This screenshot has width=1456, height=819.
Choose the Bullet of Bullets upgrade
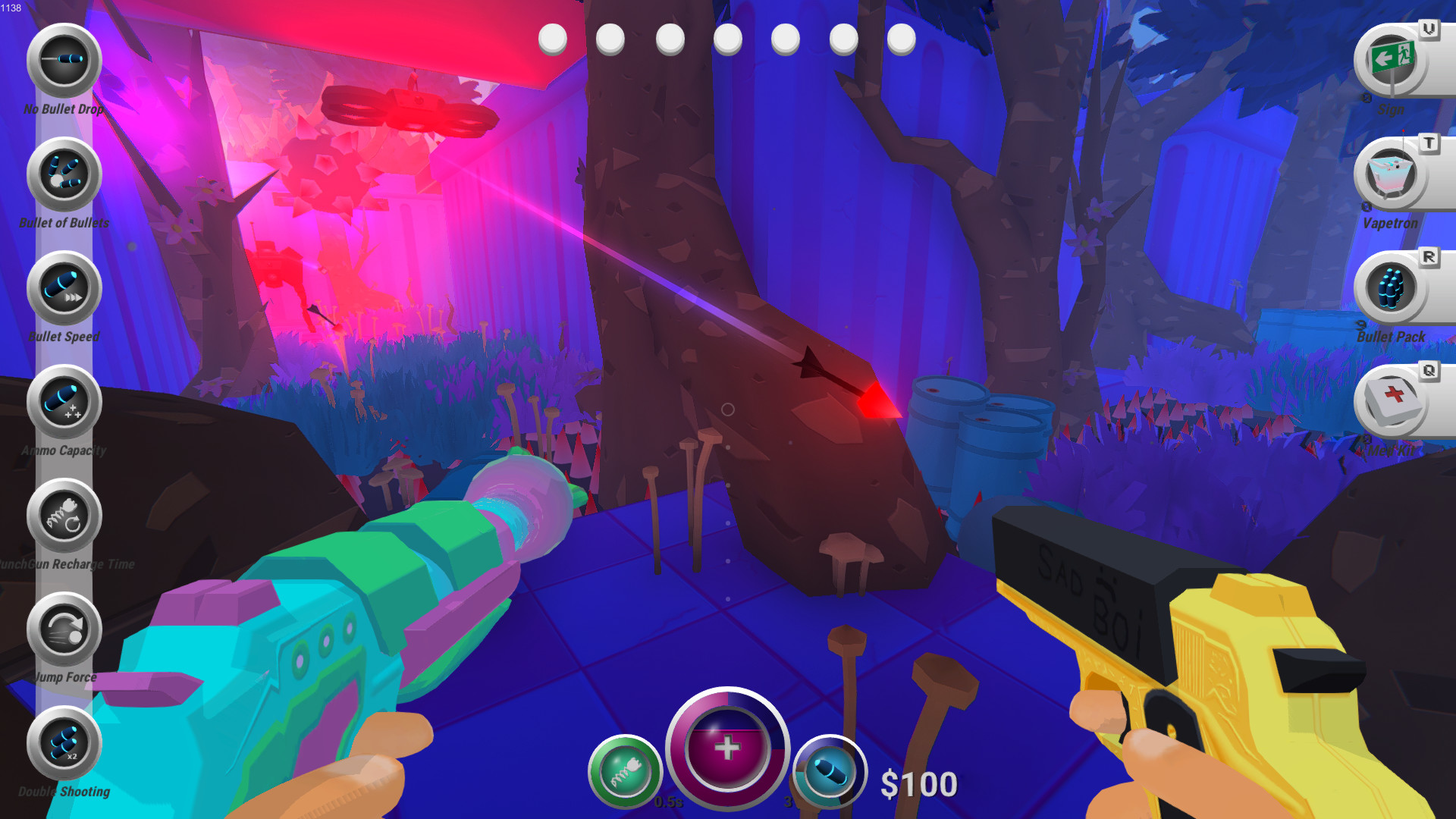click(x=64, y=174)
